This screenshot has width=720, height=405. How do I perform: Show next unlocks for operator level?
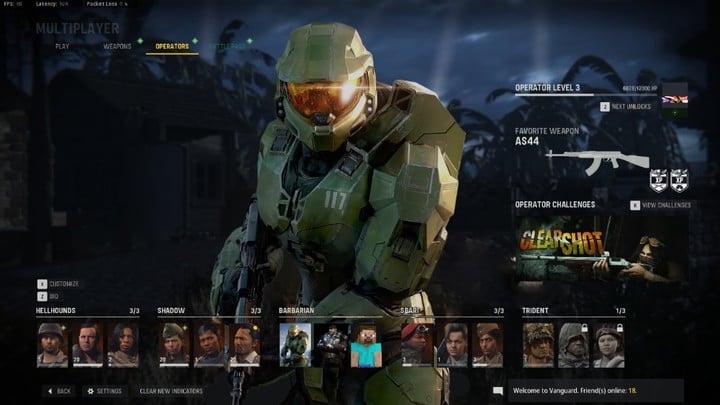tap(630, 106)
